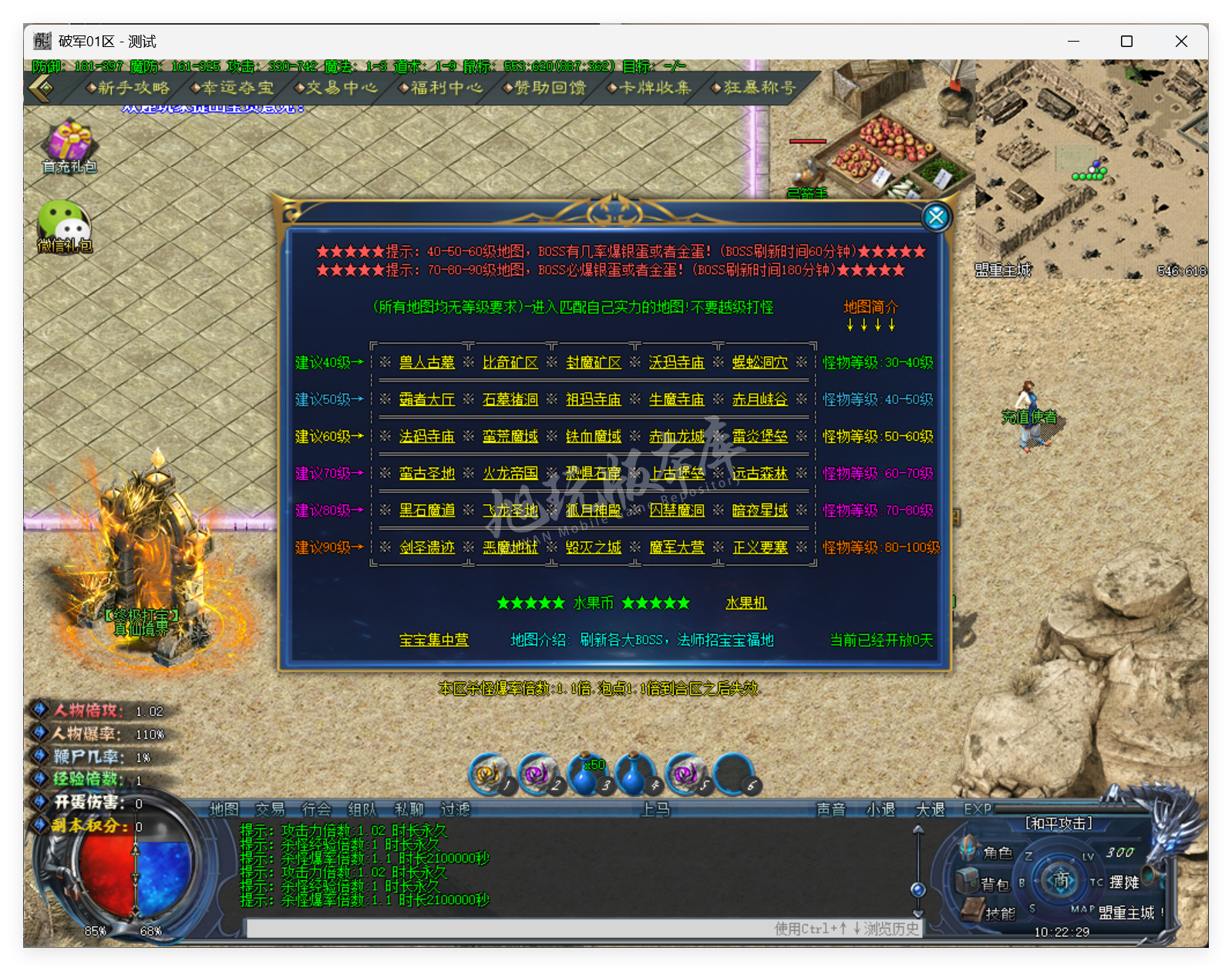Open the 背包 inventory bag

994,883
